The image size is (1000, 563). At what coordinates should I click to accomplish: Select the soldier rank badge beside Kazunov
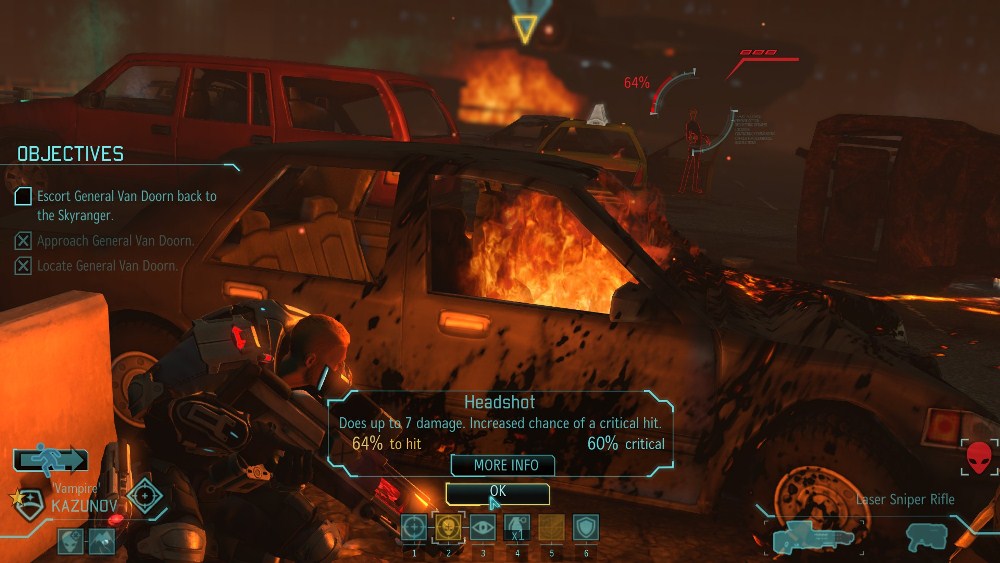coord(27,502)
